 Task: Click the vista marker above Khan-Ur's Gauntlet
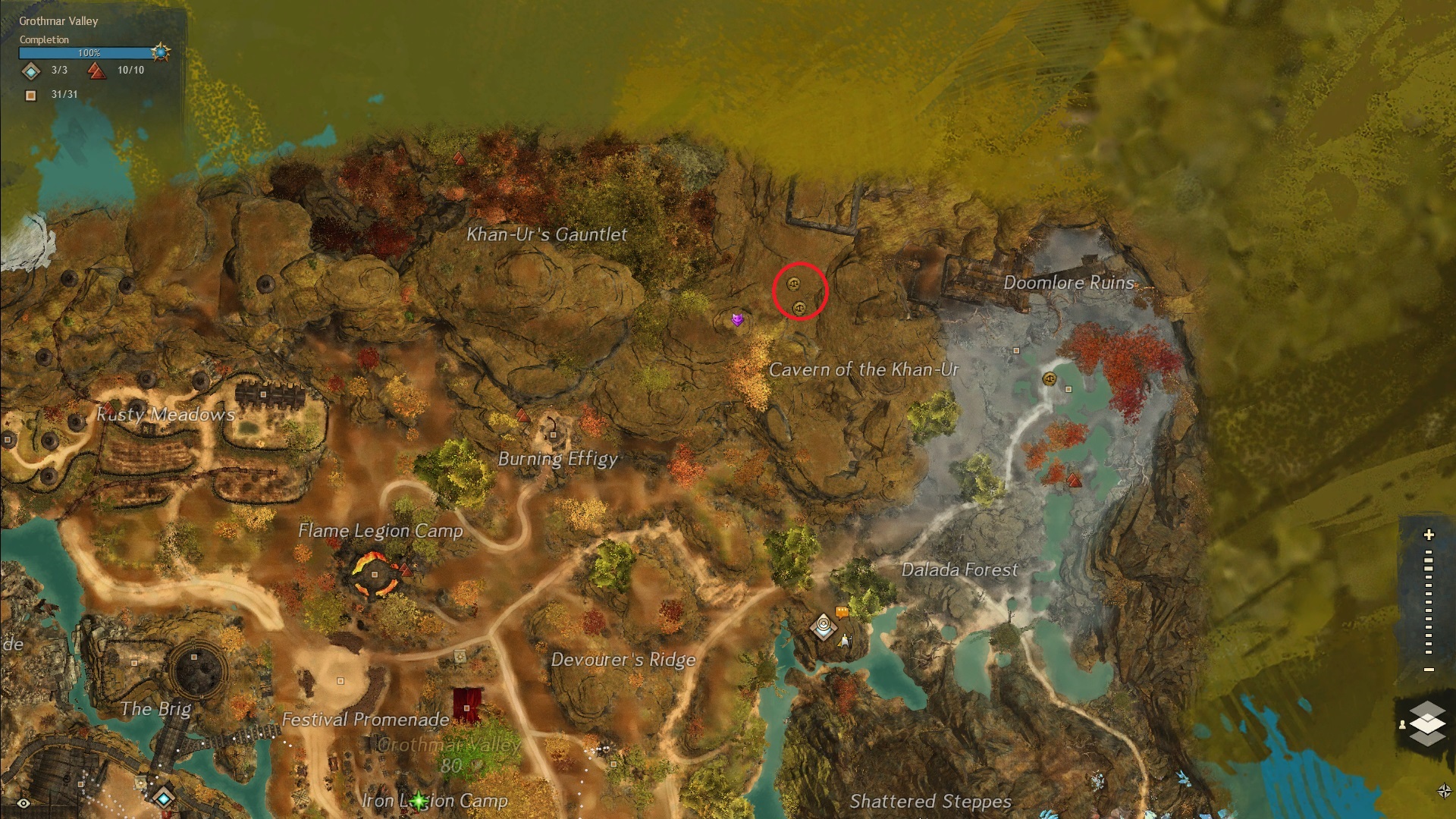coord(459,158)
